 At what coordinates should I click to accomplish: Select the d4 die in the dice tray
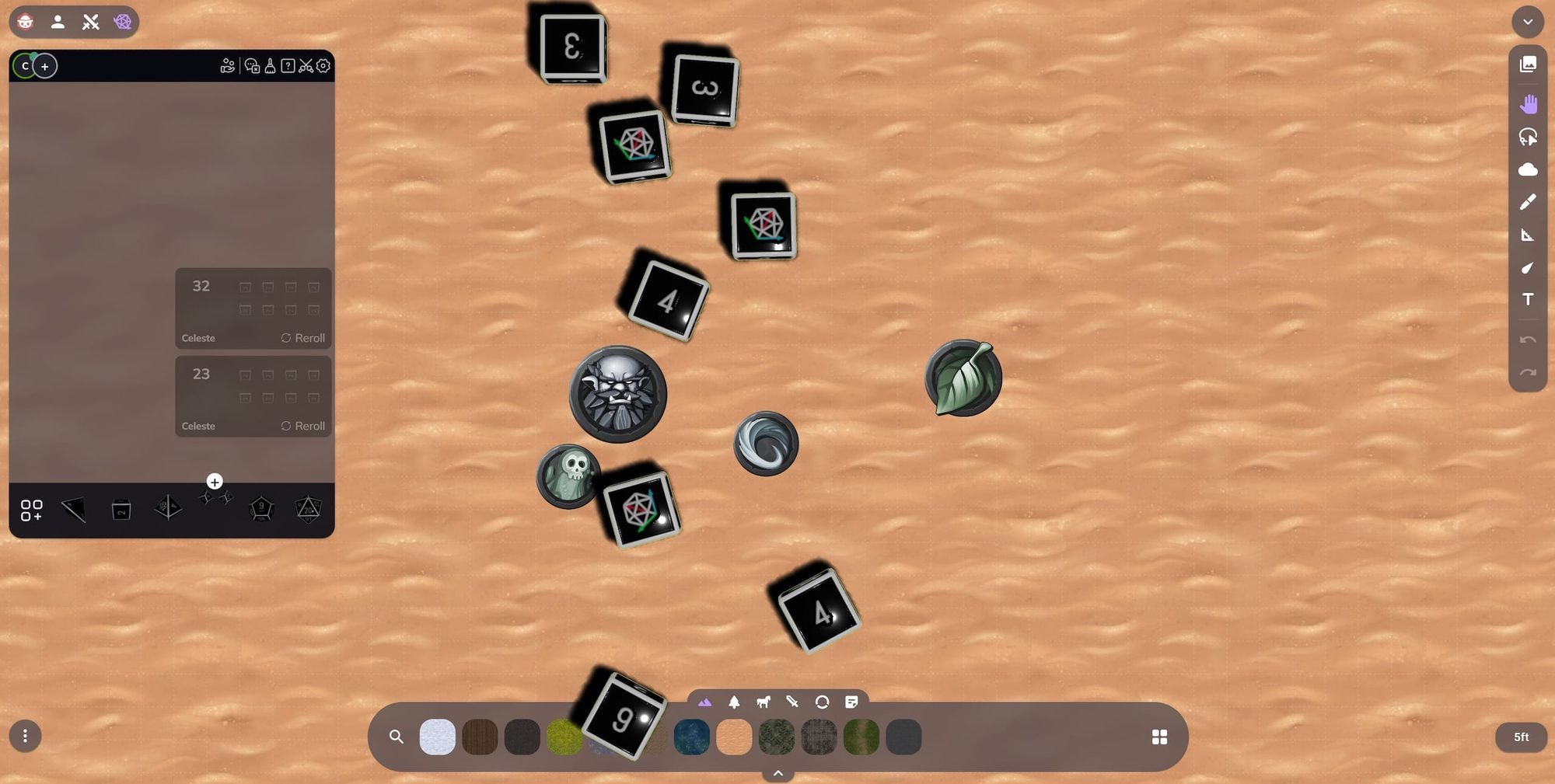(73, 509)
